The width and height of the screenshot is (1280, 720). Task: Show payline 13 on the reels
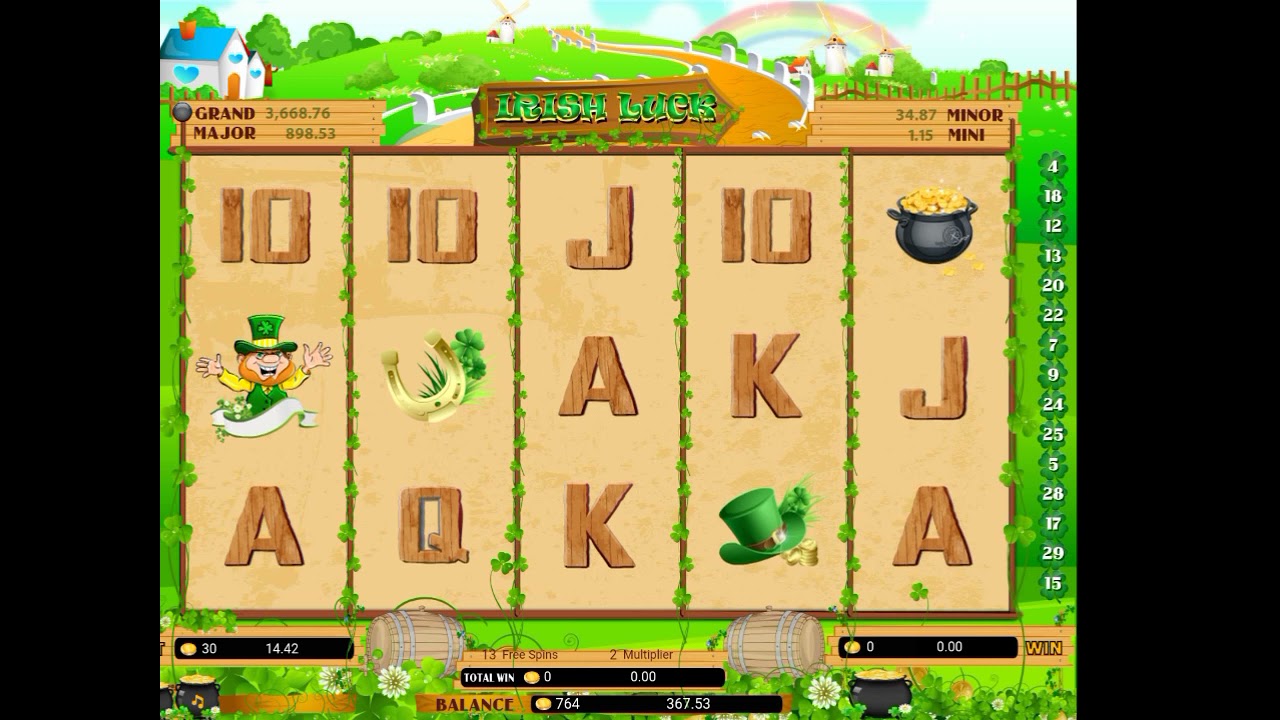click(x=1052, y=256)
